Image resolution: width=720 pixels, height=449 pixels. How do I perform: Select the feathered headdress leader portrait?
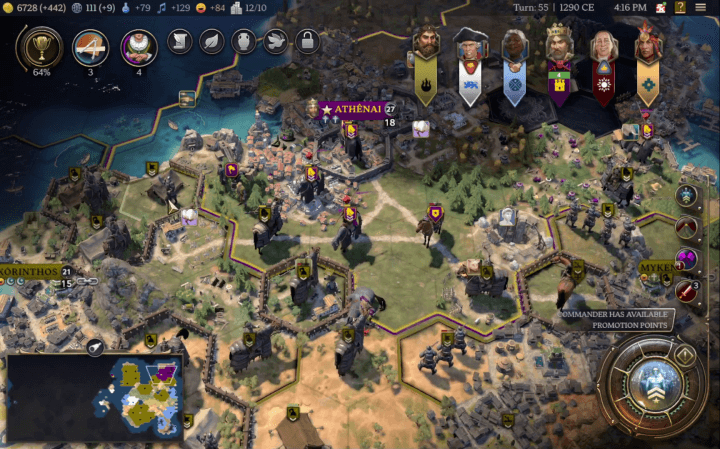[647, 45]
